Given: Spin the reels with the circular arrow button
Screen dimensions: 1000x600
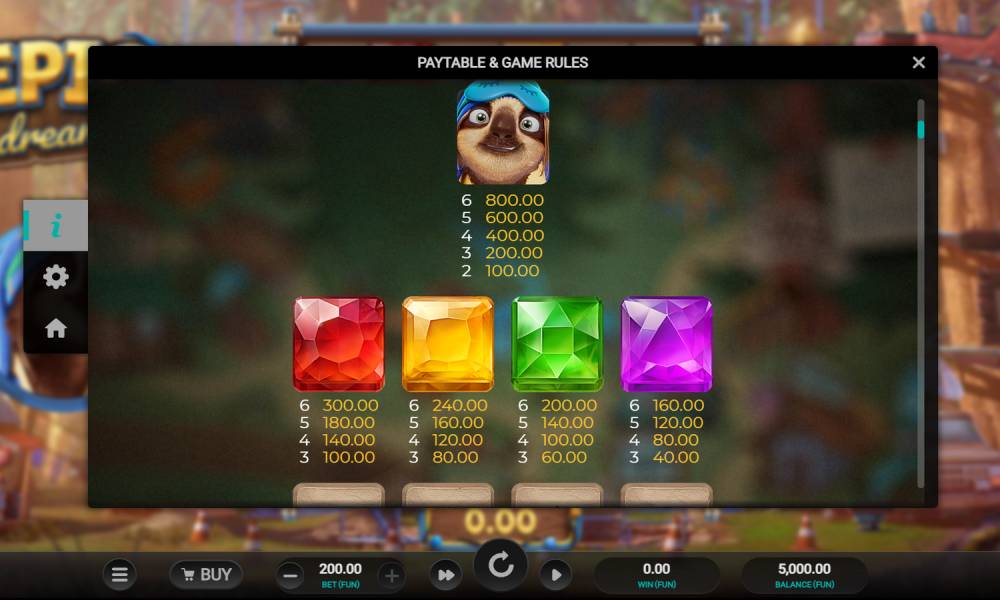Looking at the screenshot, I should click(x=500, y=567).
